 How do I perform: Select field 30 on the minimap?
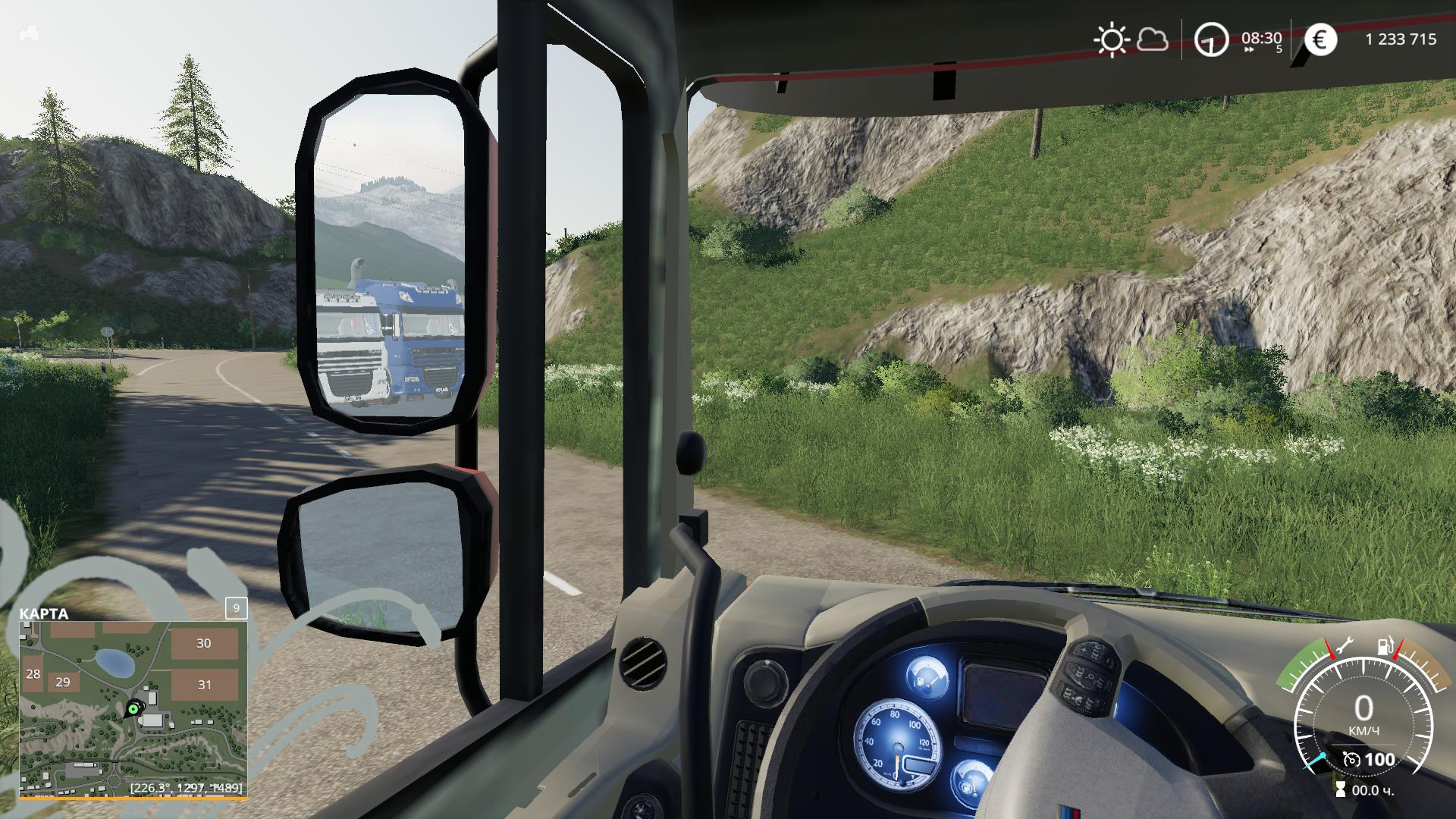[203, 643]
